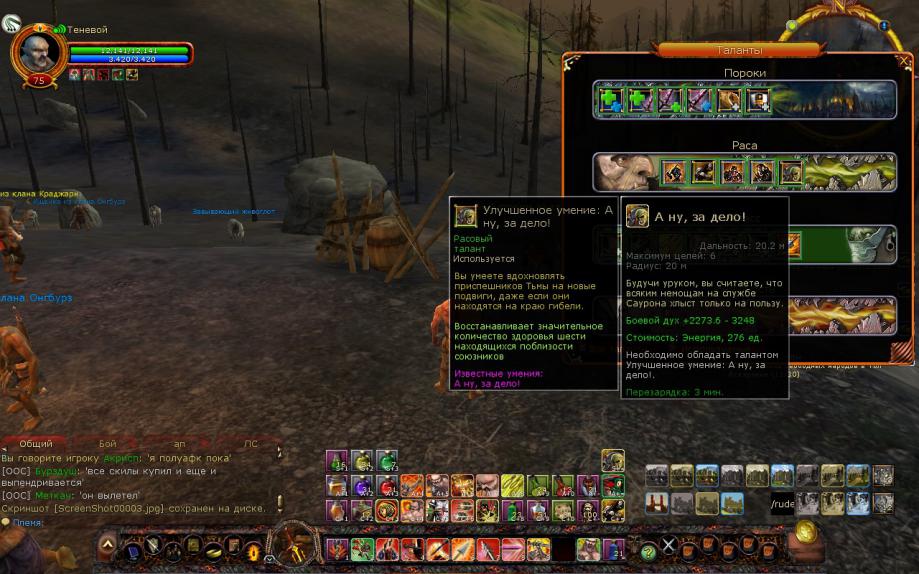Select the ПС chat tab

pyautogui.click(x=250, y=443)
